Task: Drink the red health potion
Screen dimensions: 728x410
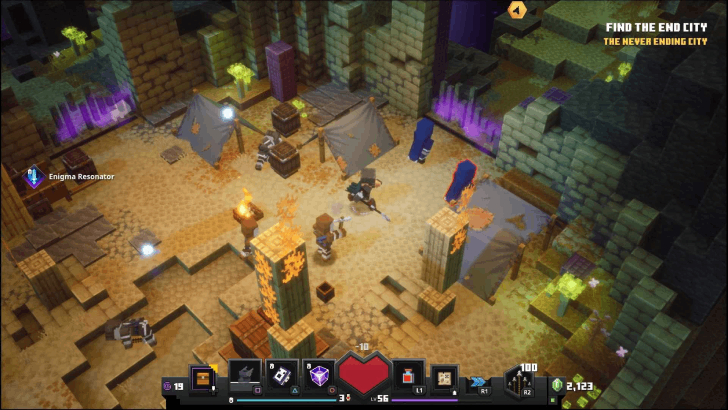Action: pyautogui.click(x=408, y=375)
